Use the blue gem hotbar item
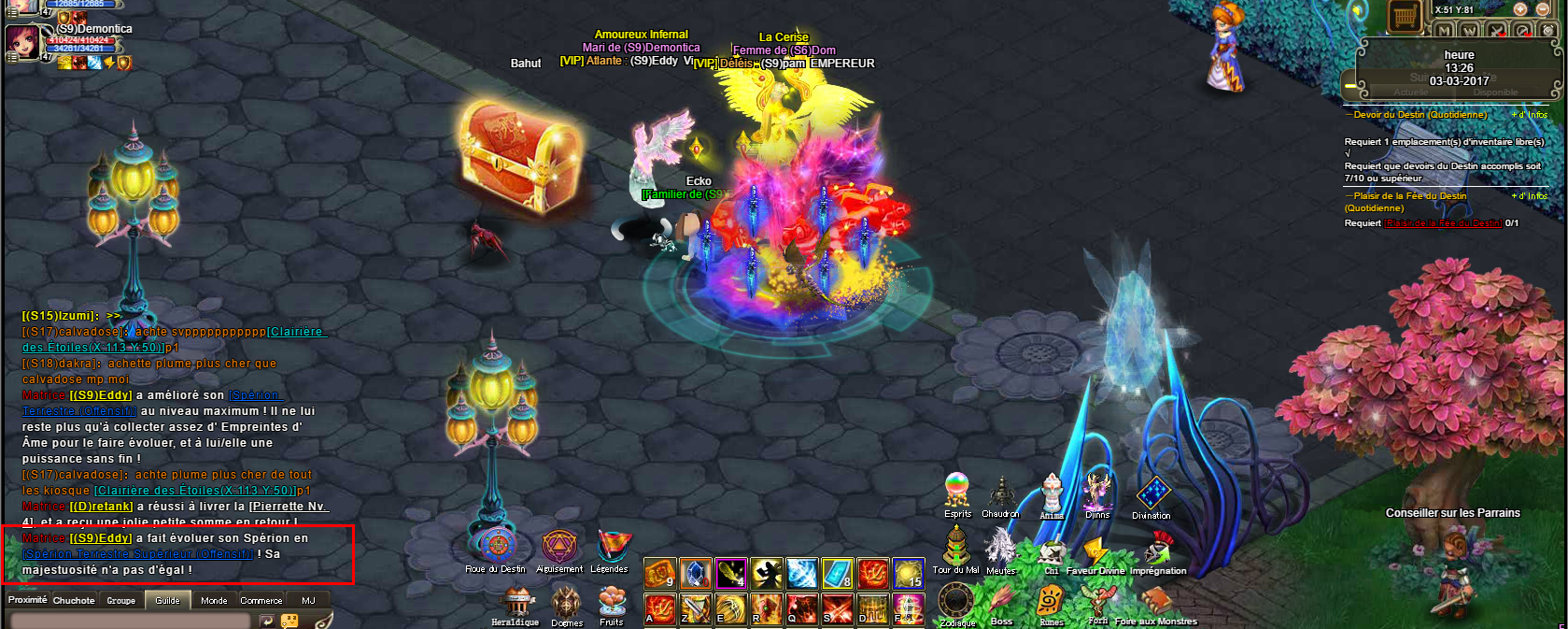Screen dimensions: 1568x629 (x=696, y=573)
